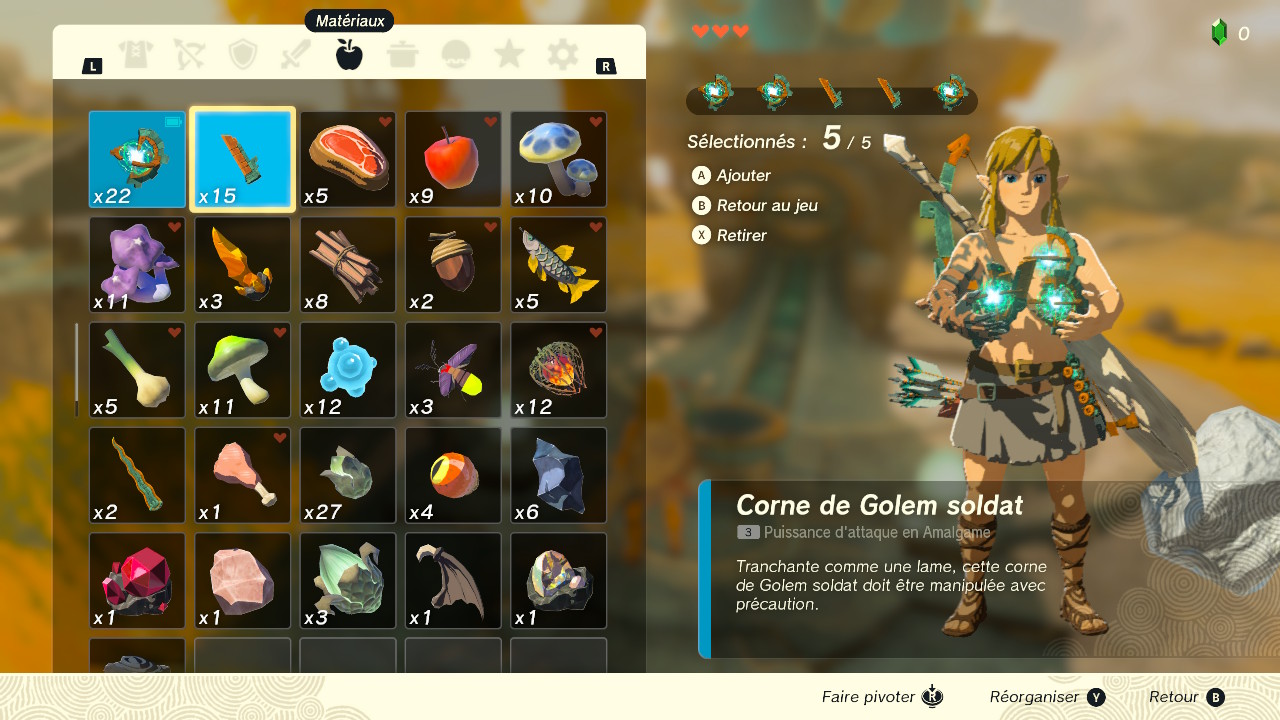
Task: Choose the red apple slot
Action: pos(453,159)
